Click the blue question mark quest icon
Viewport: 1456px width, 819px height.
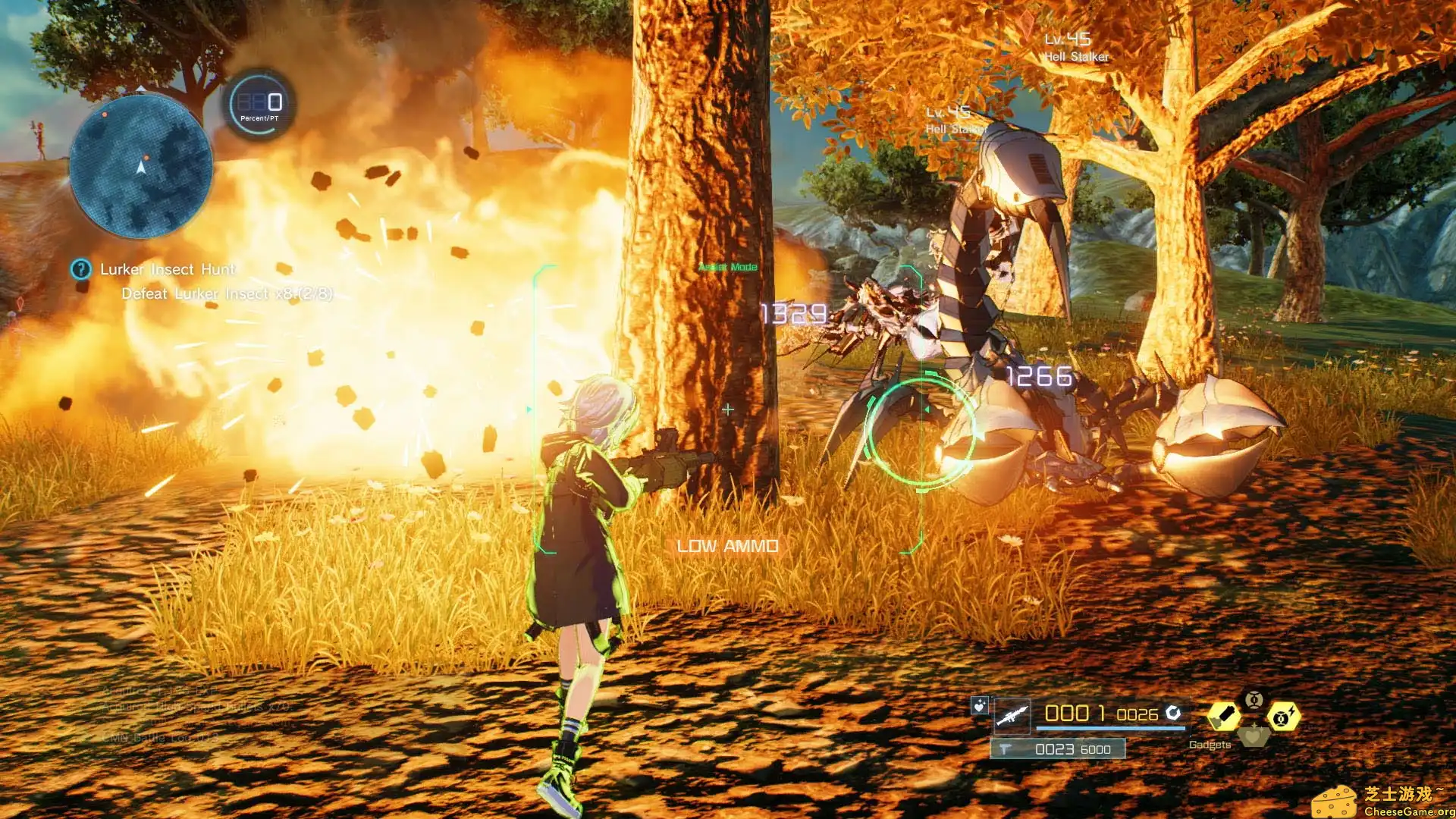point(80,270)
